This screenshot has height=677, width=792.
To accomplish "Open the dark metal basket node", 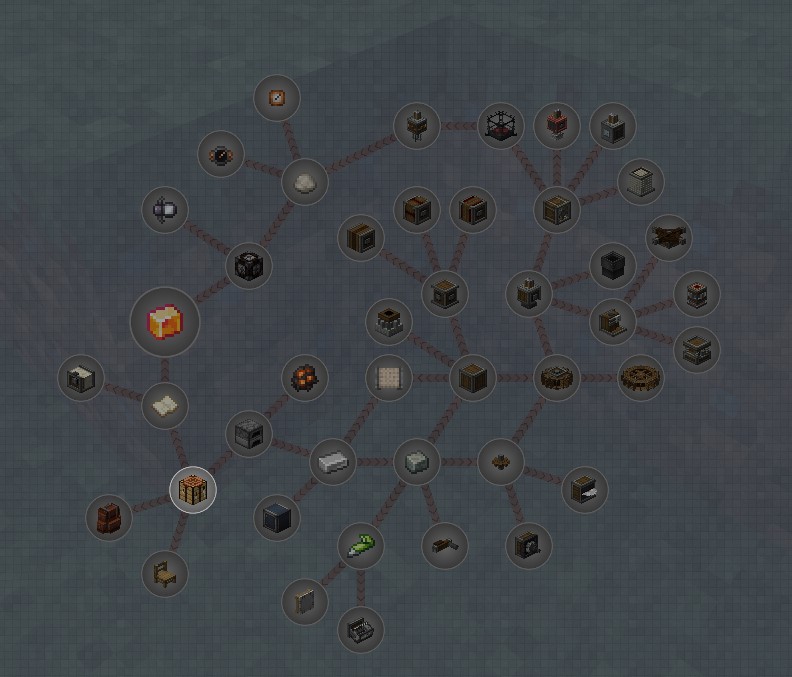I will (x=361, y=630).
